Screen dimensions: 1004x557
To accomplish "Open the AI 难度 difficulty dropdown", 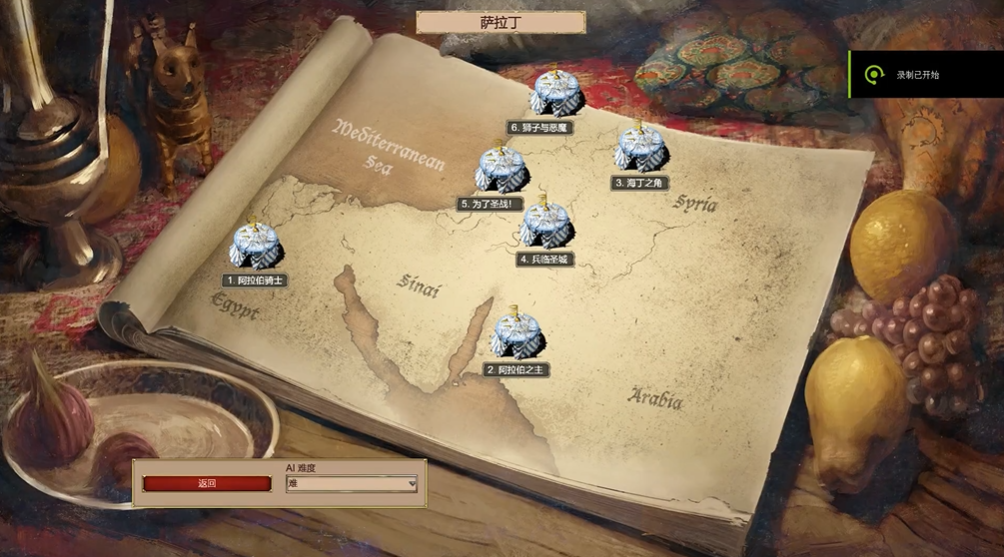I will [351, 484].
